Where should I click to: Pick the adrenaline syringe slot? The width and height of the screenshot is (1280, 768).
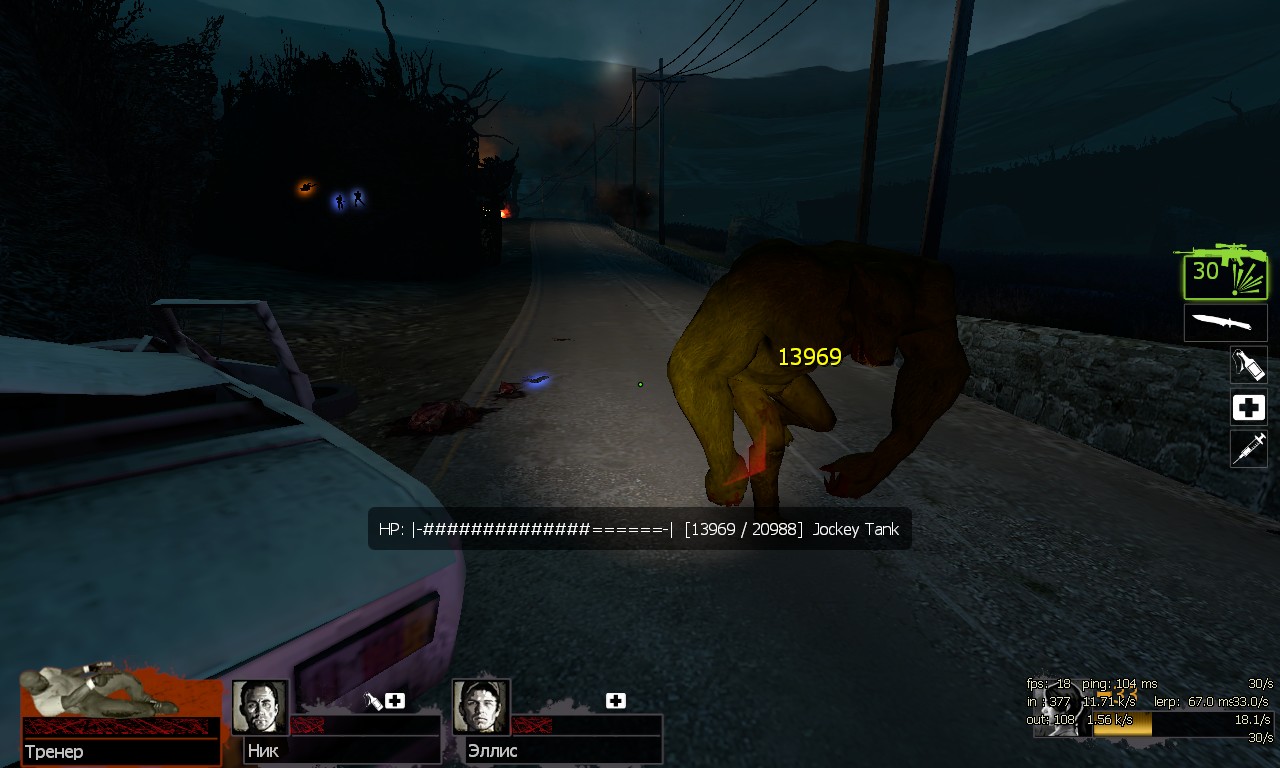point(1249,449)
